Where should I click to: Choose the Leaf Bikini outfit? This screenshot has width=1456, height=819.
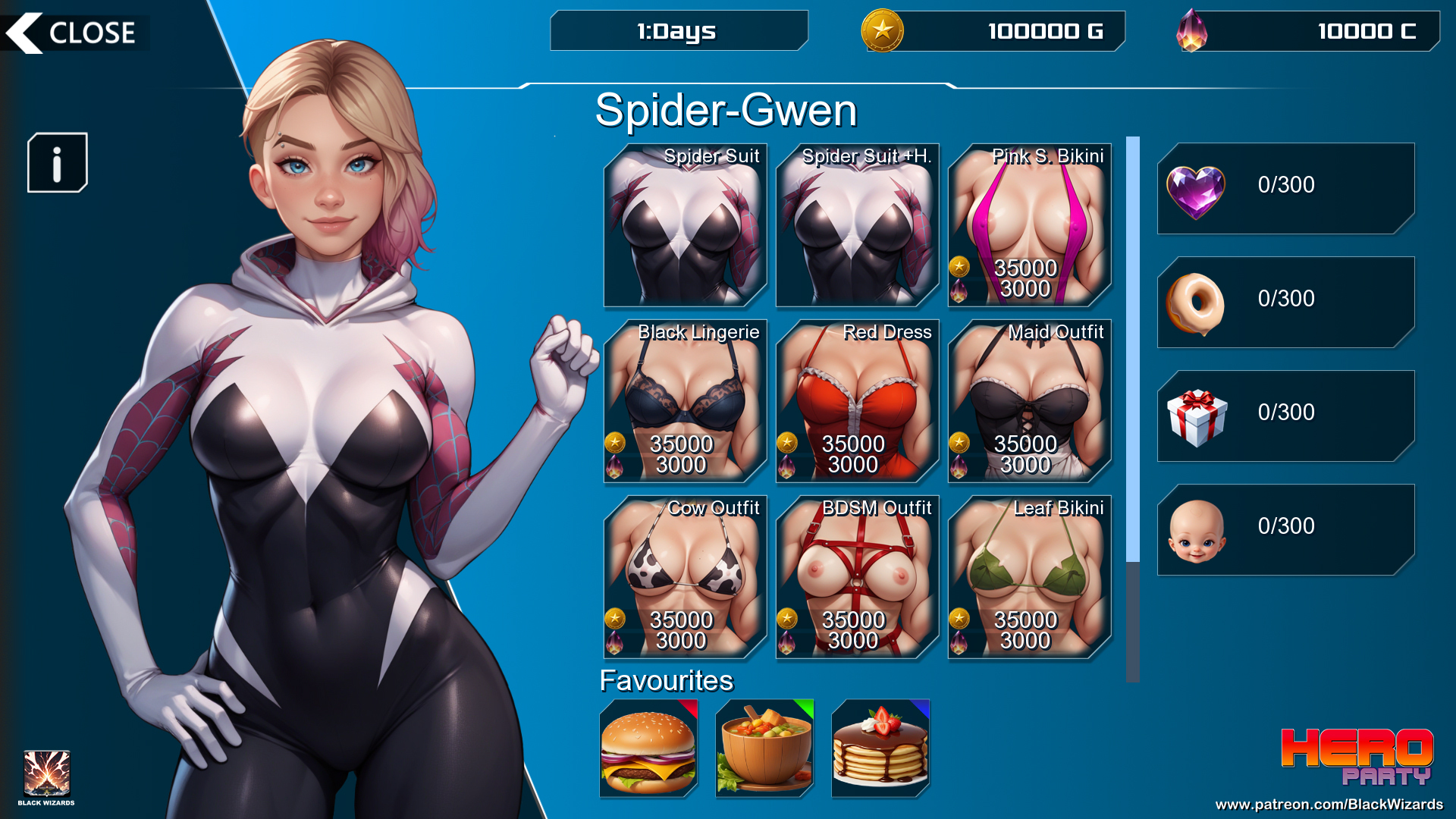click(x=1029, y=578)
